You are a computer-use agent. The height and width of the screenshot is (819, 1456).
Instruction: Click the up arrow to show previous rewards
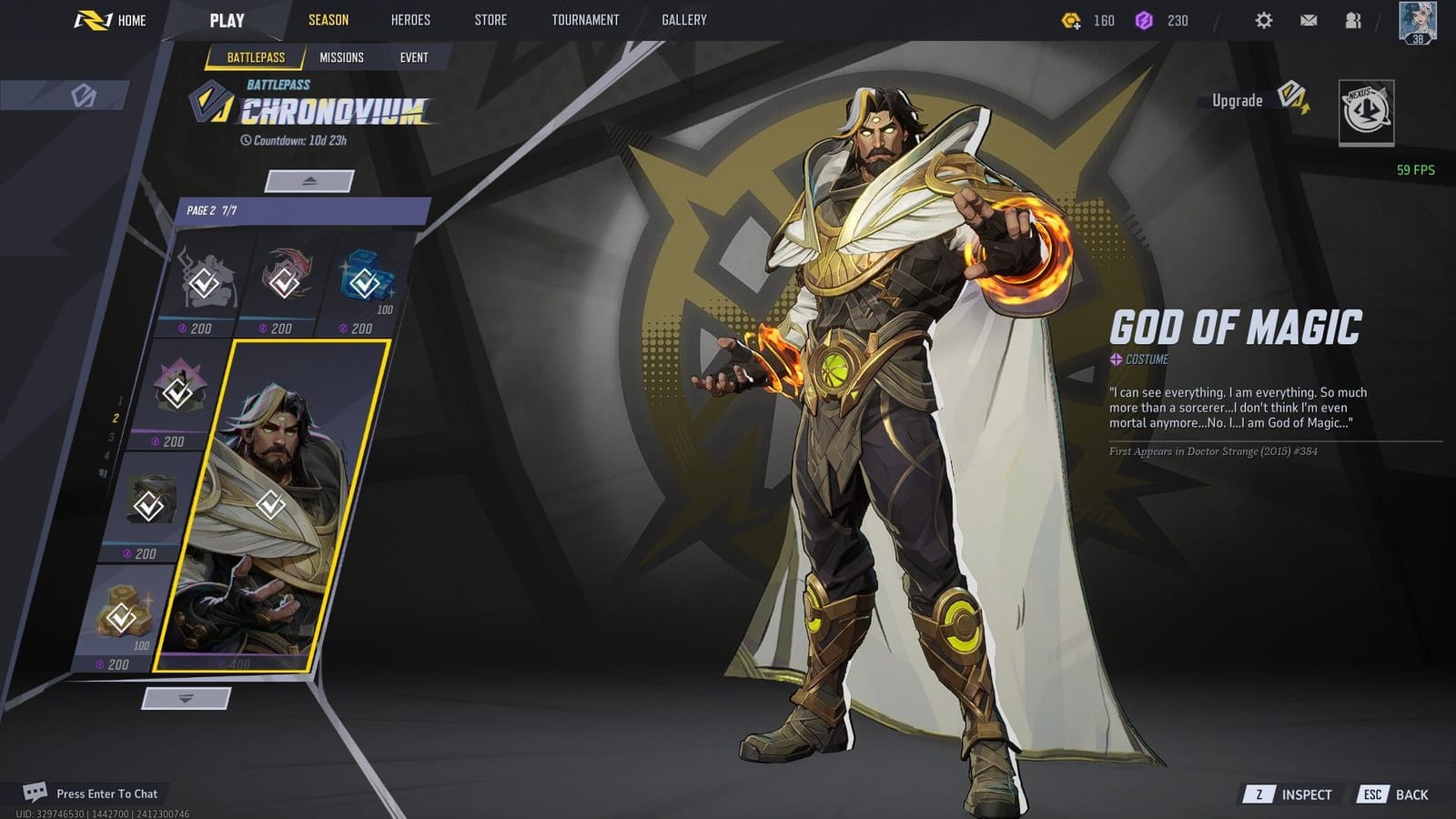pyautogui.click(x=309, y=180)
